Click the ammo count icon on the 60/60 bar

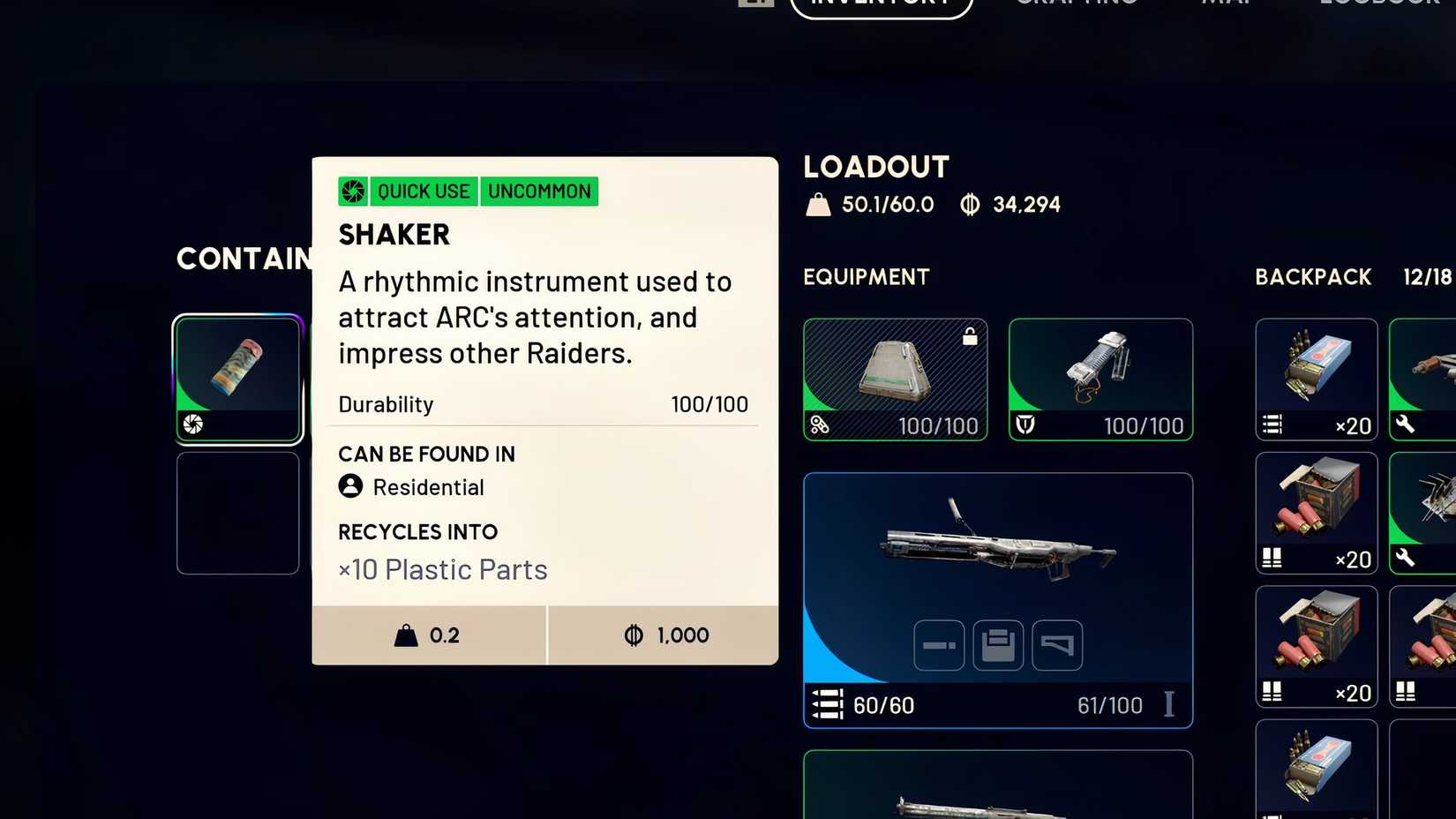tap(827, 705)
